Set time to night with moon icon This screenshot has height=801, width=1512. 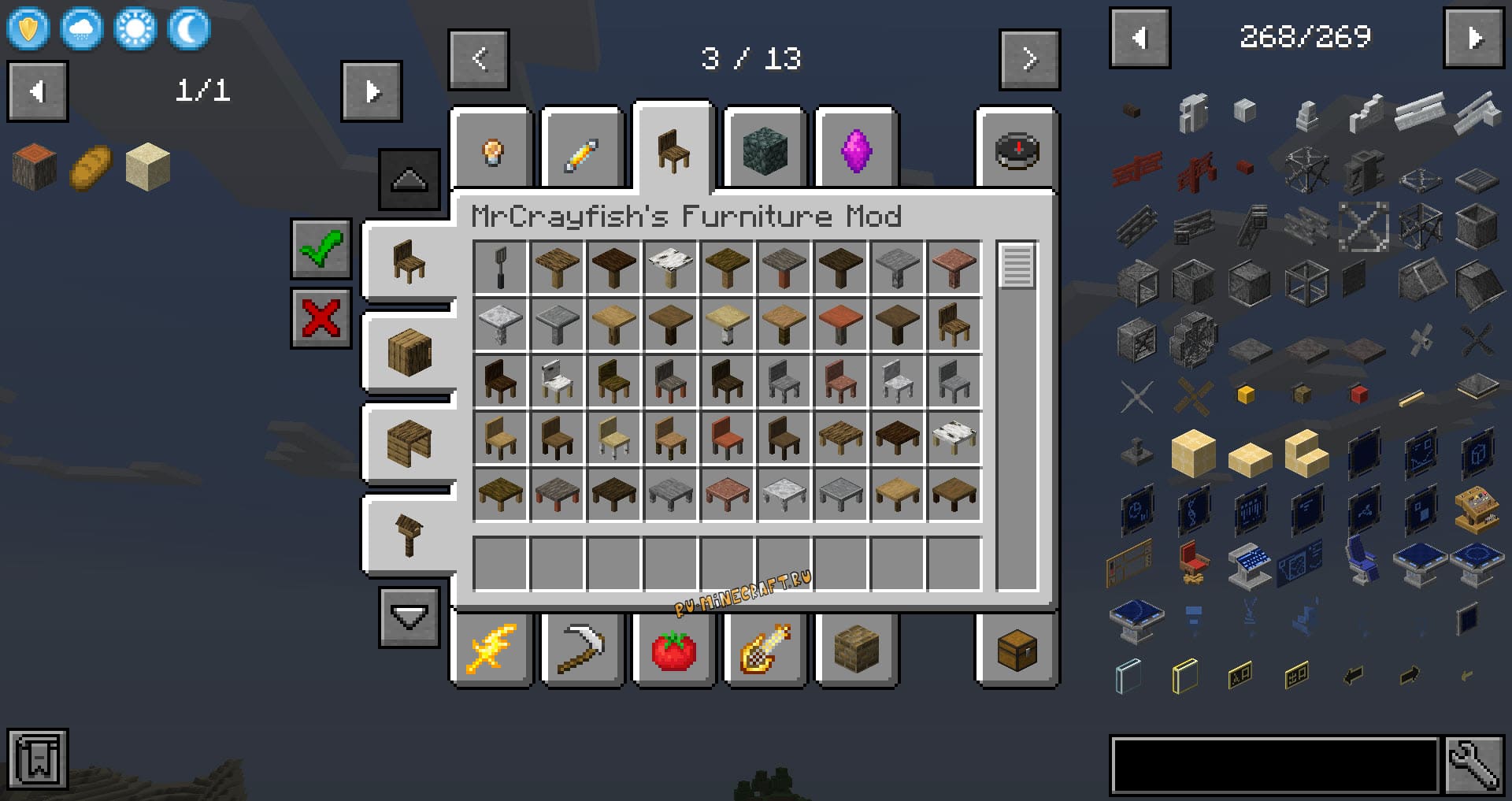click(x=189, y=30)
